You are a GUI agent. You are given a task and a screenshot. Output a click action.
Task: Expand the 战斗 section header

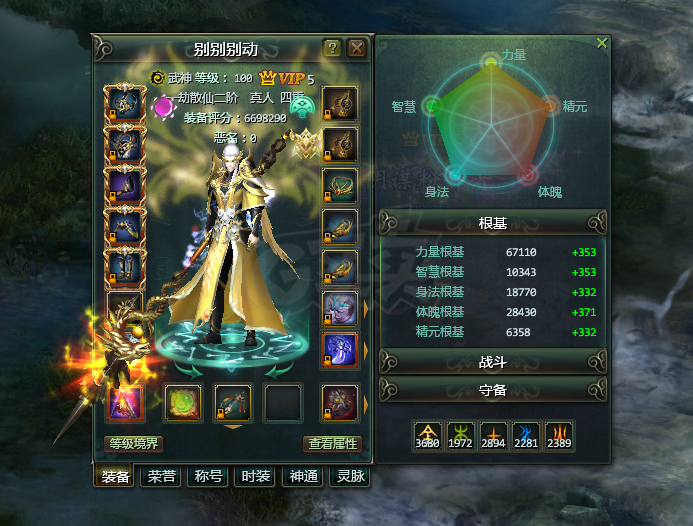(x=493, y=361)
